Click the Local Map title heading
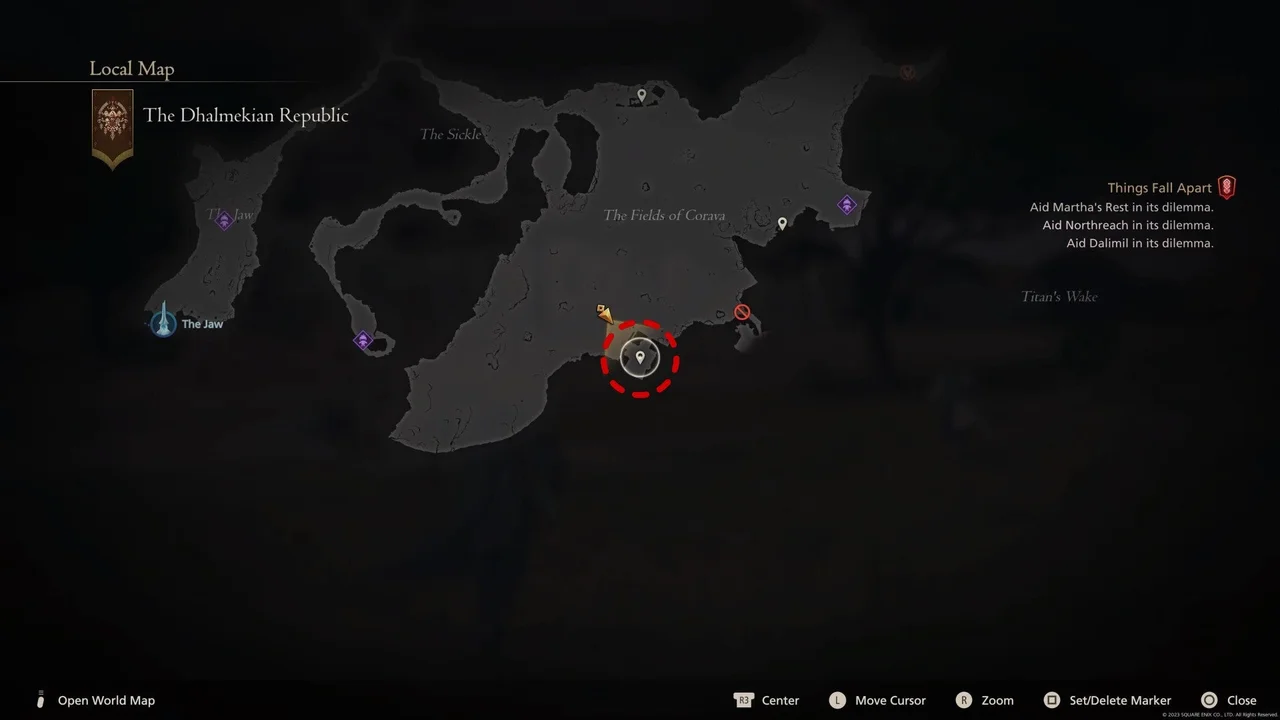The image size is (1280, 720). 131,68
